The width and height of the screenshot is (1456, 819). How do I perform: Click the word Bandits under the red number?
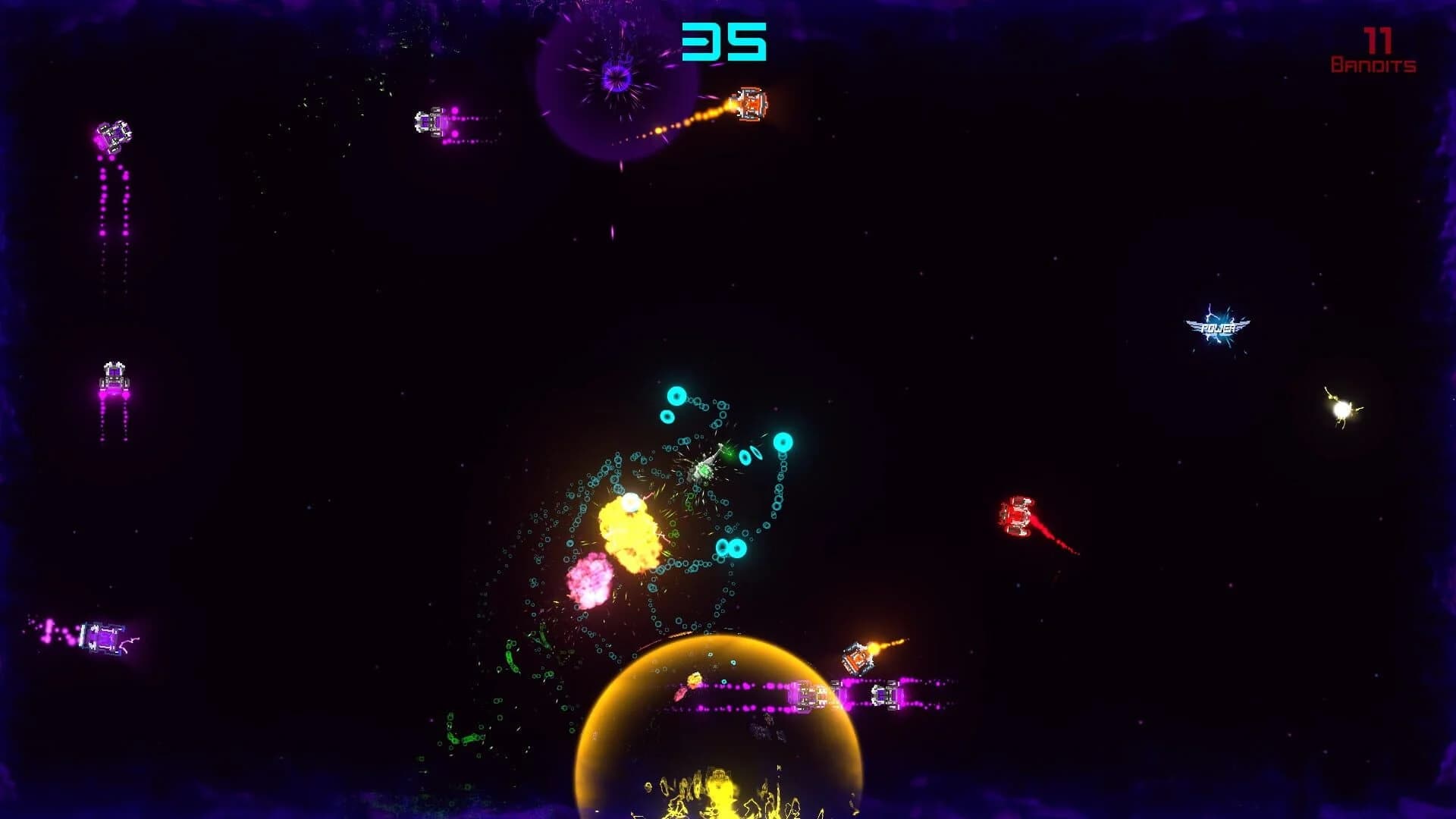pos(1373,64)
